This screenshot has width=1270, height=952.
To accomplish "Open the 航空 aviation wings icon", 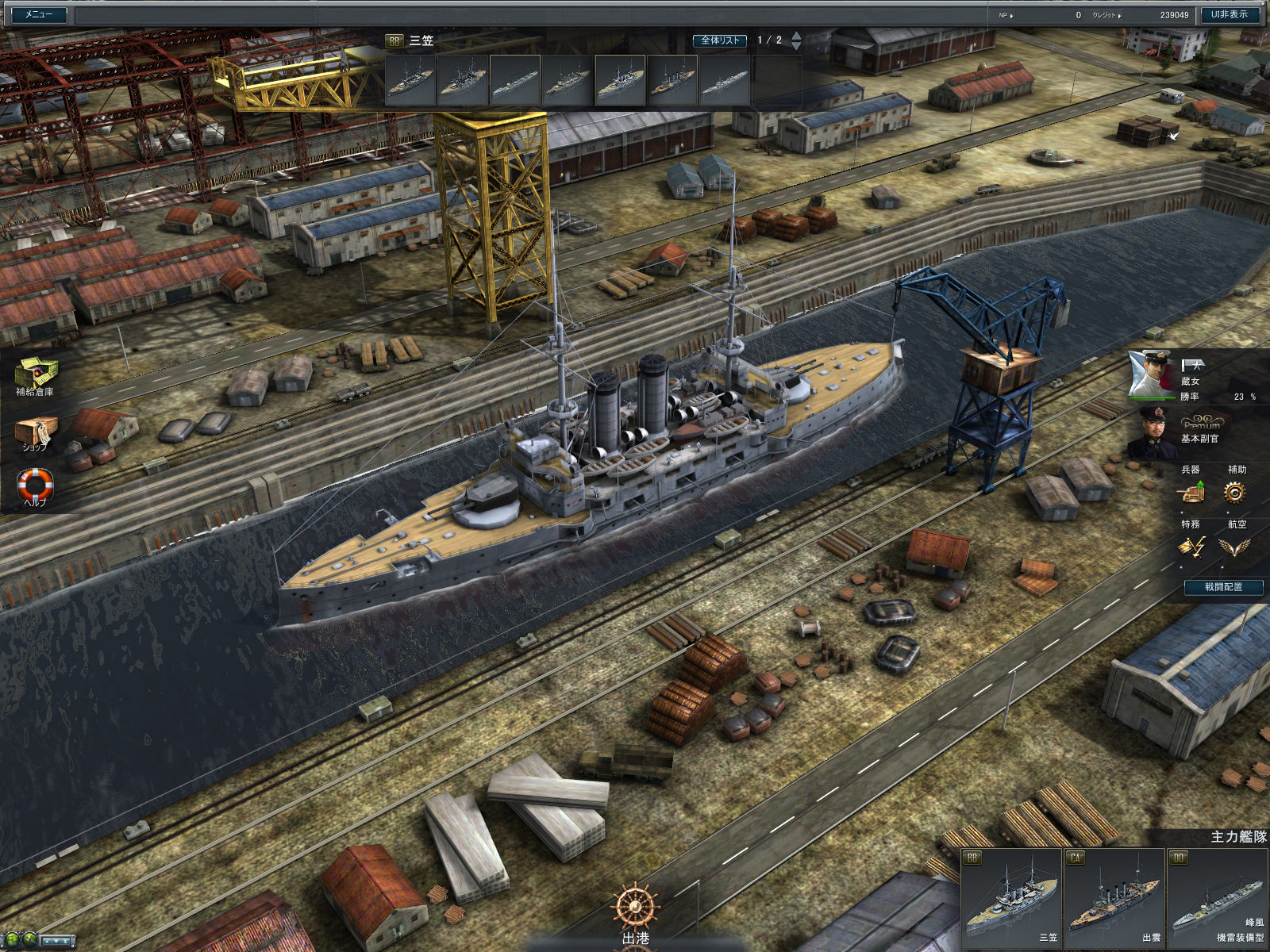I will tap(1234, 547).
